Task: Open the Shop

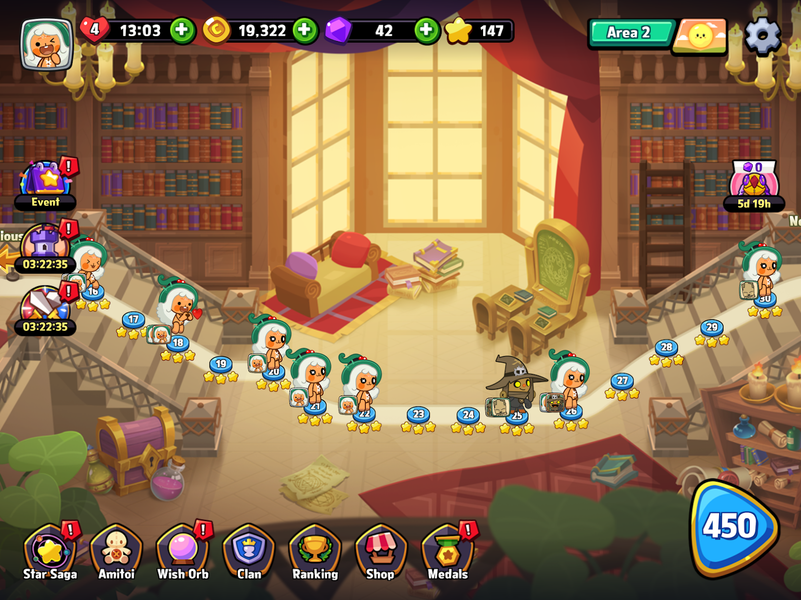Action: 380,553
